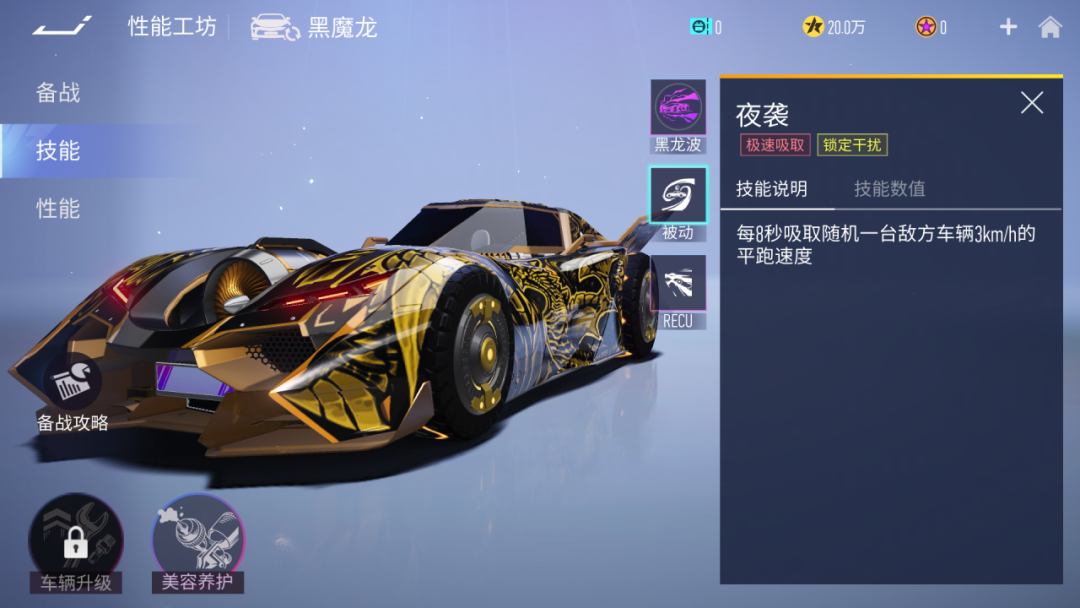Image resolution: width=1080 pixels, height=608 pixels.
Task: Show the 技能数值 tab
Action: (889, 189)
